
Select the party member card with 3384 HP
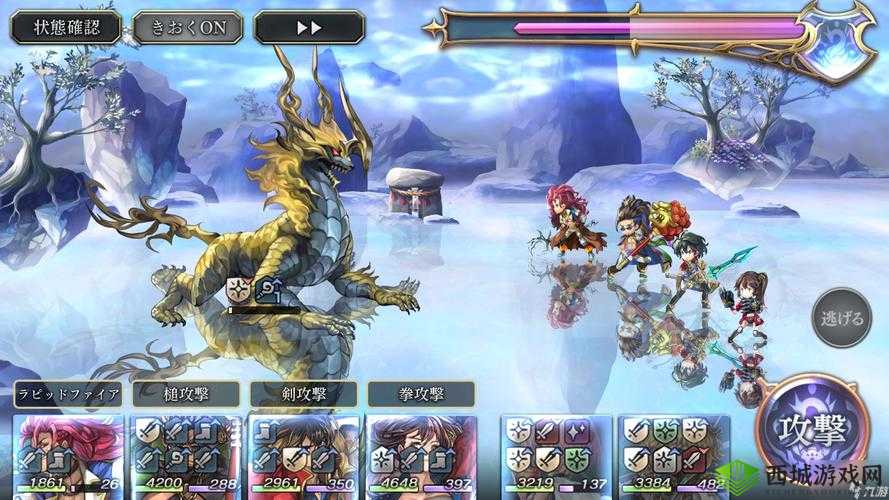point(675,455)
